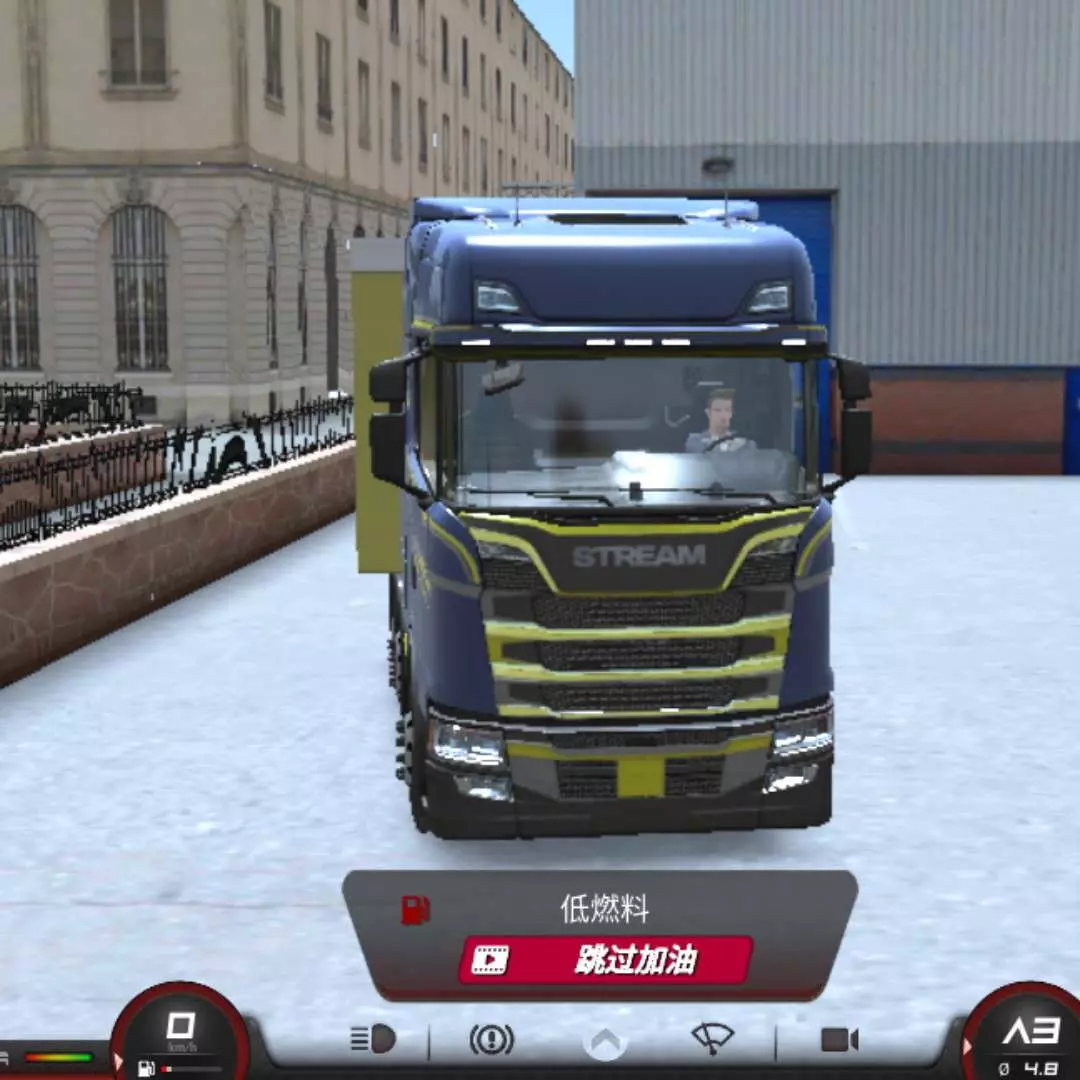Engage the parking brake icon
This screenshot has height=1080, width=1080.
(492, 1040)
